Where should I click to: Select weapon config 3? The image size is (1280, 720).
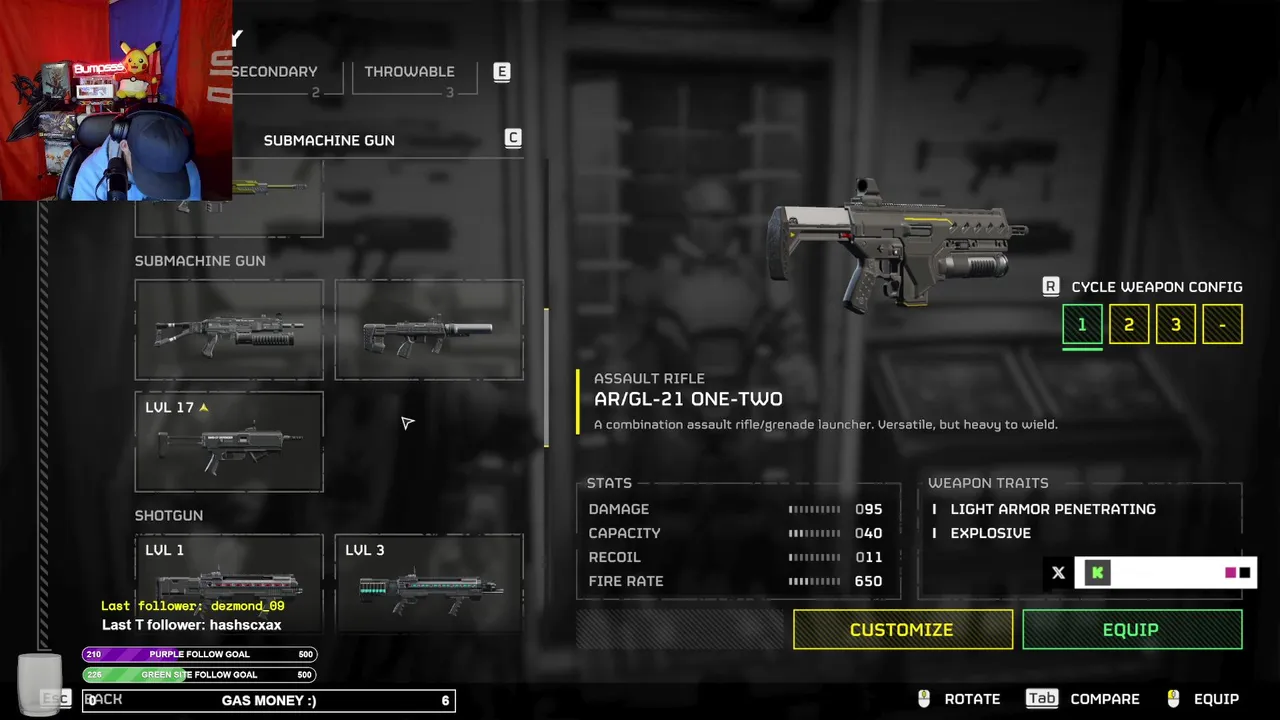[1176, 325]
